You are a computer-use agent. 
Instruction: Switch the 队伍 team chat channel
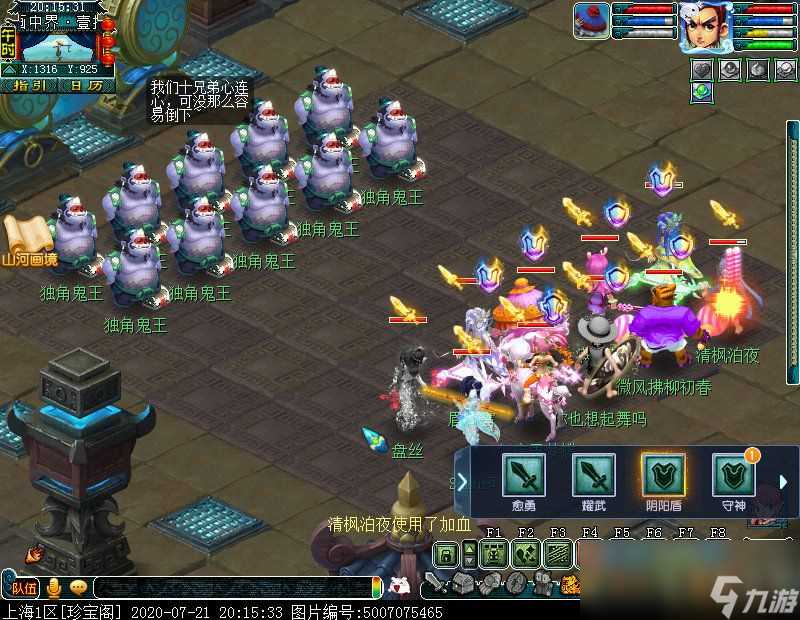click(x=24, y=587)
